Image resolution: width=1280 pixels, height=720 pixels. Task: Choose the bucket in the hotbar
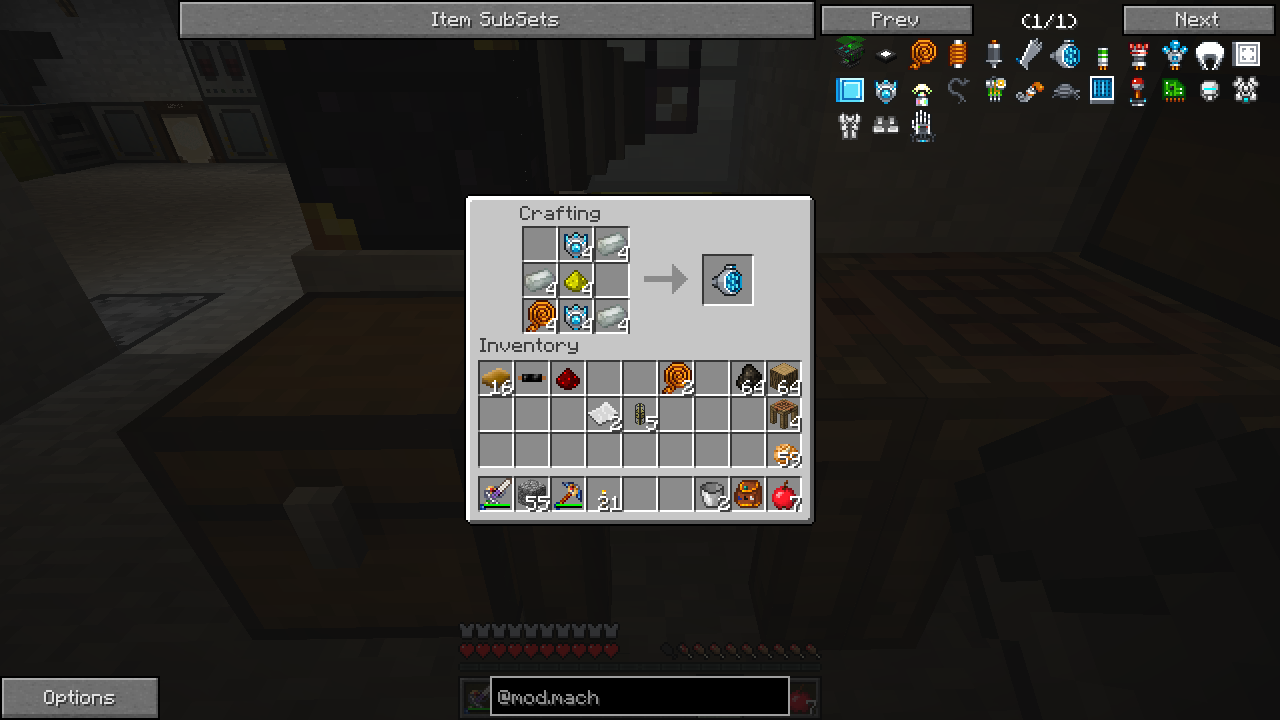pyautogui.click(x=712, y=495)
